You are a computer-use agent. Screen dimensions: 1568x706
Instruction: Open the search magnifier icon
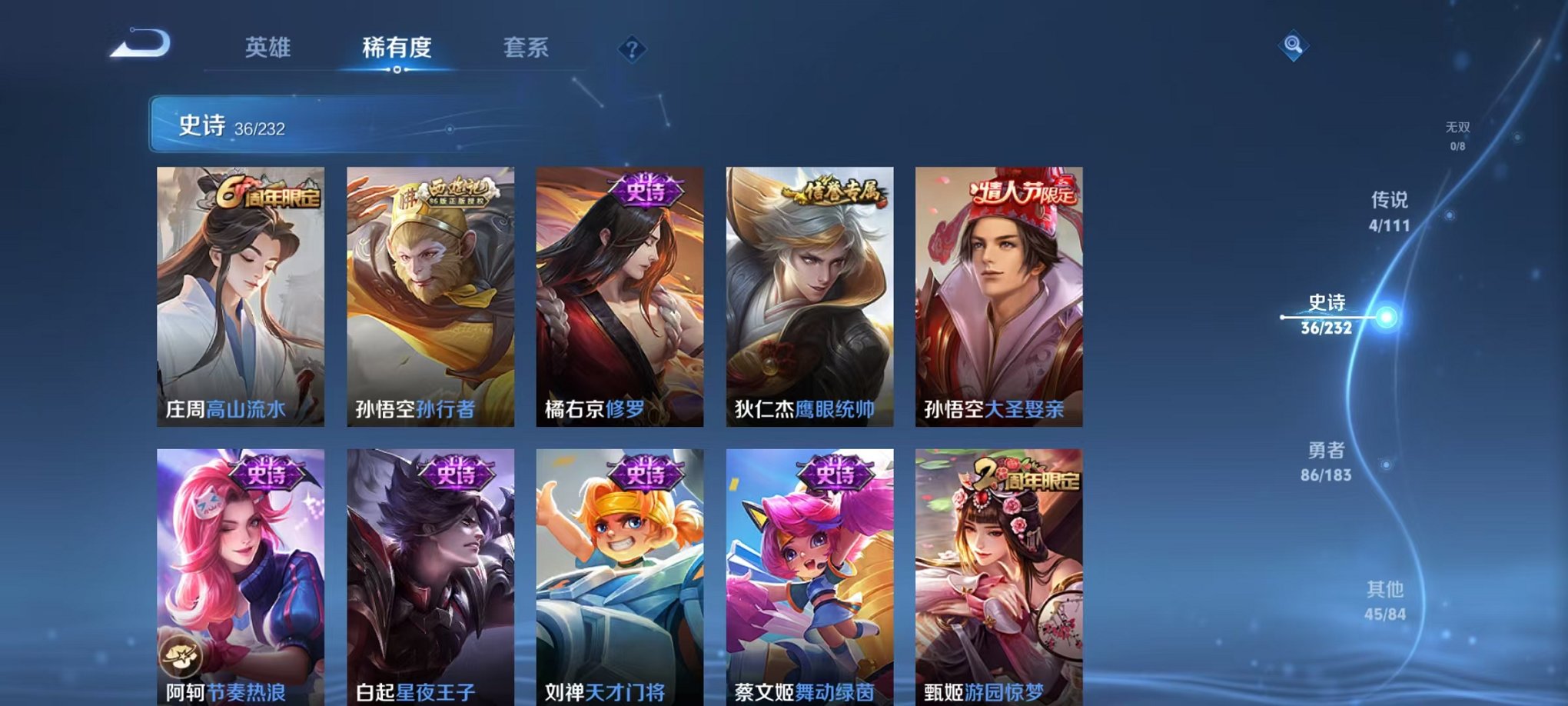click(1293, 45)
